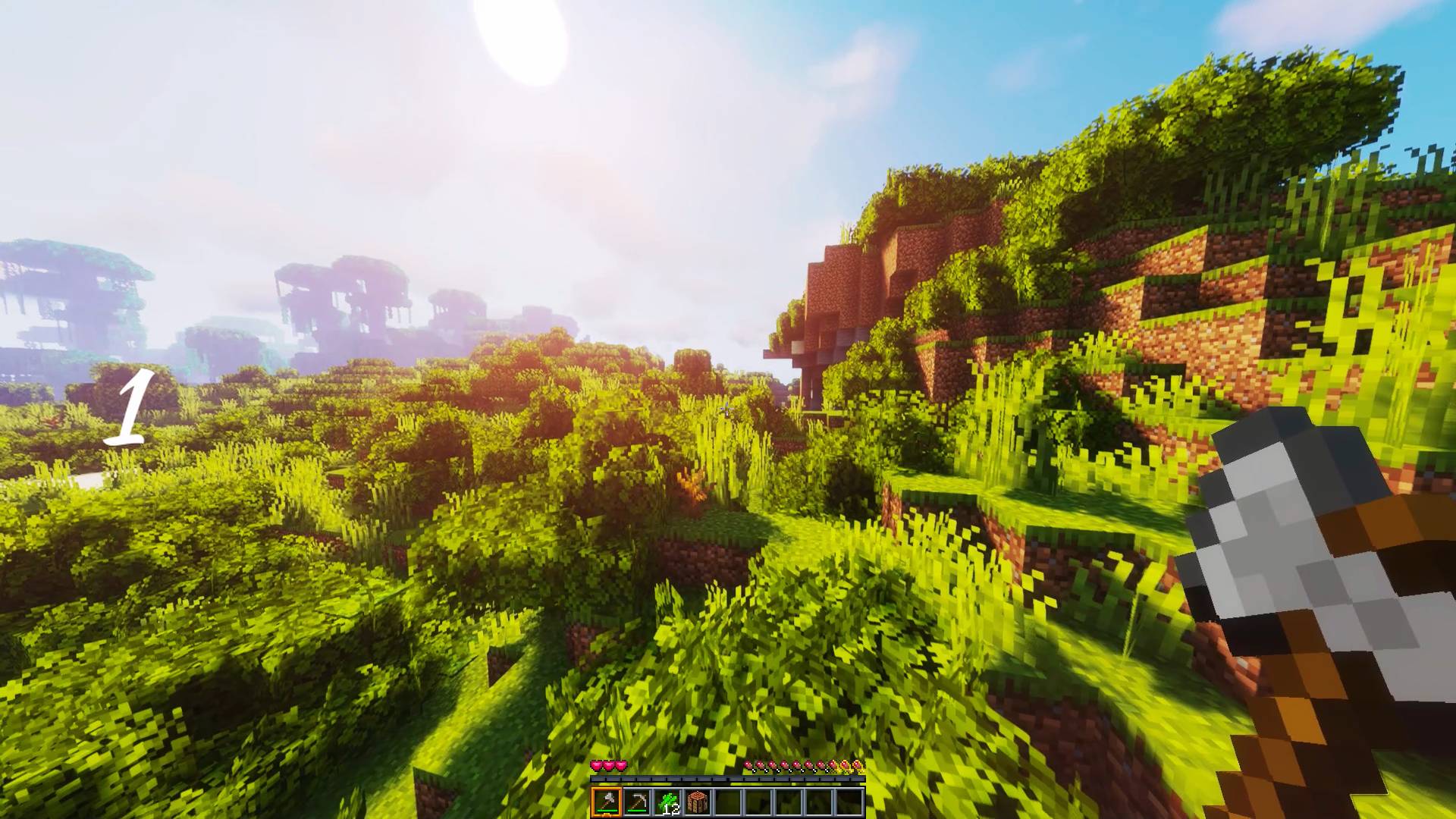Click the highlighted hotbar selection frame

point(607,802)
